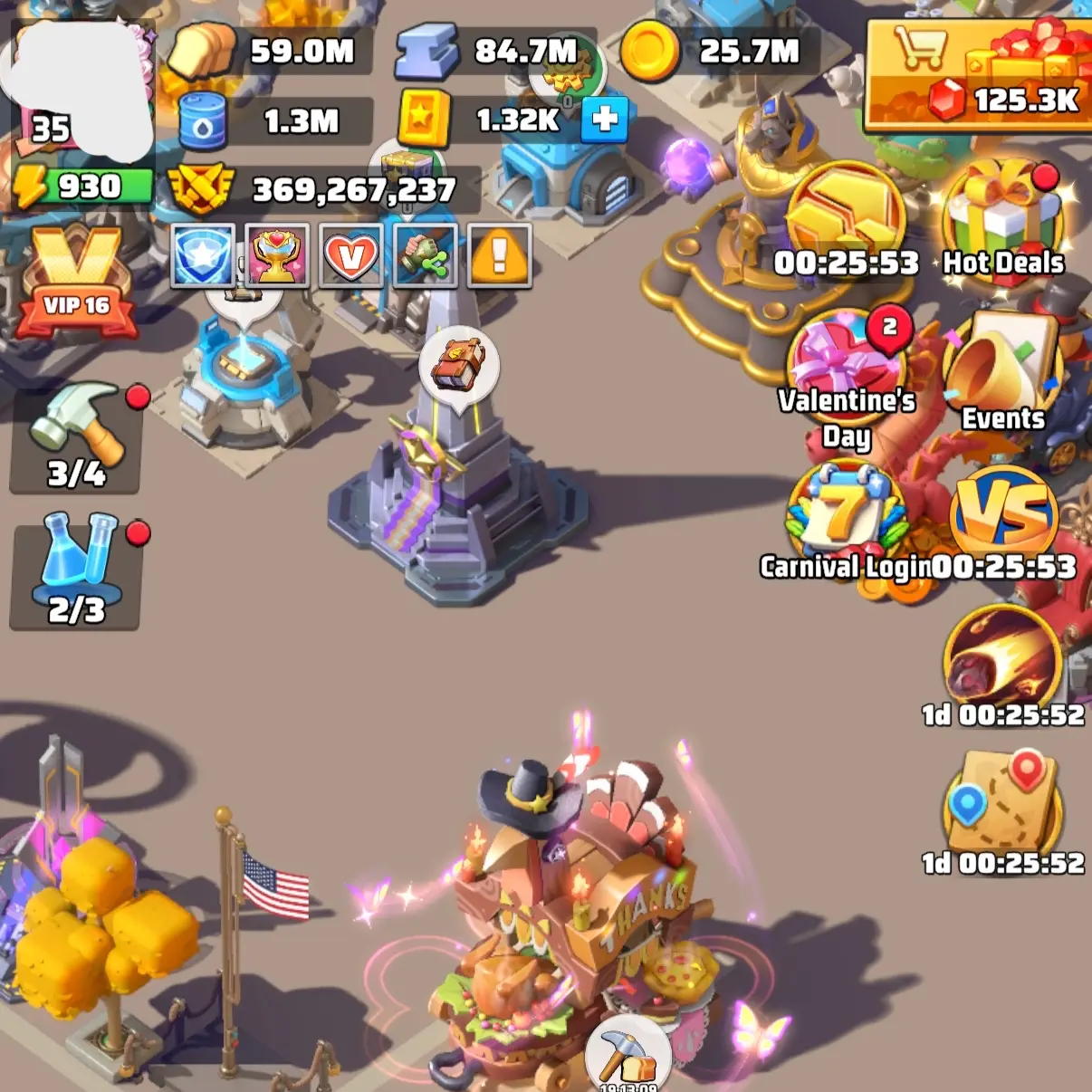Click the blue plus to add tickets
The width and height of the screenshot is (1092, 1092).
coord(604,120)
